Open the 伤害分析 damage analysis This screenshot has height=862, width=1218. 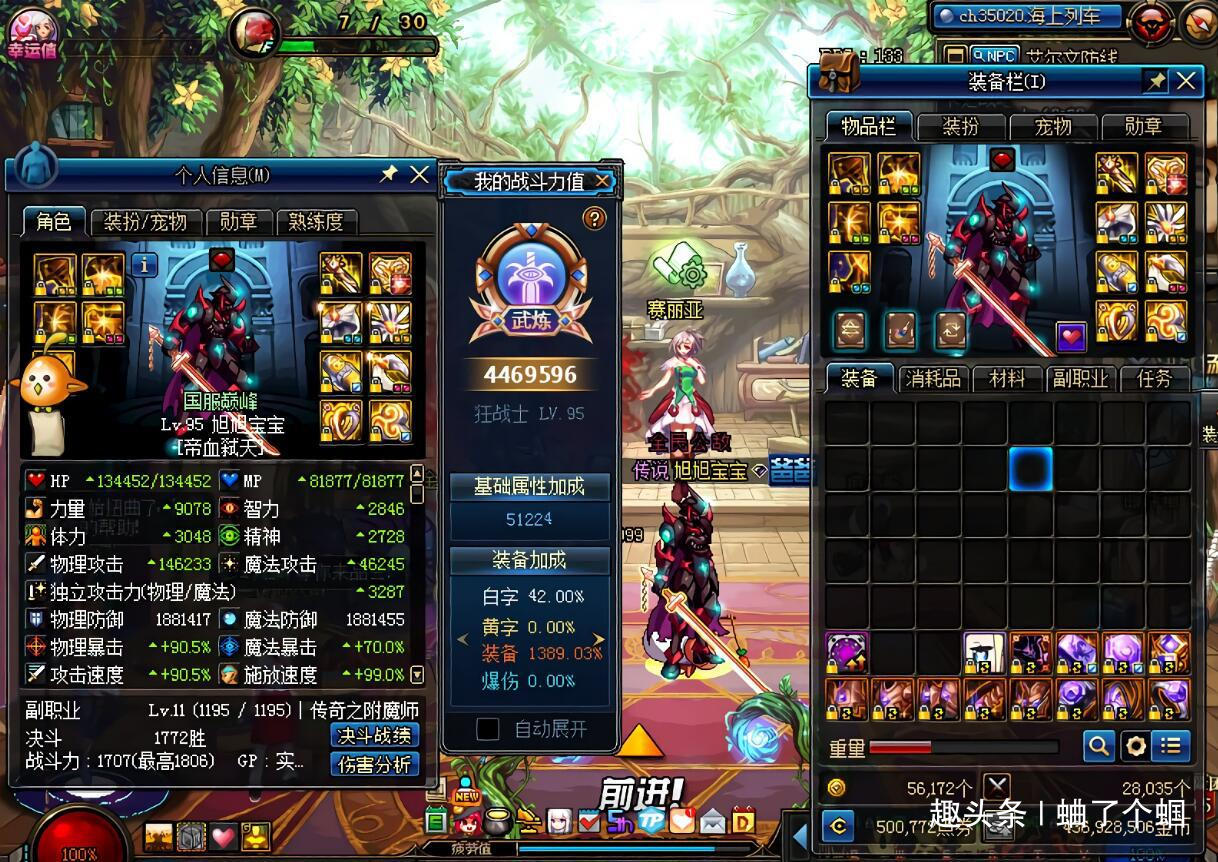pyautogui.click(x=374, y=765)
